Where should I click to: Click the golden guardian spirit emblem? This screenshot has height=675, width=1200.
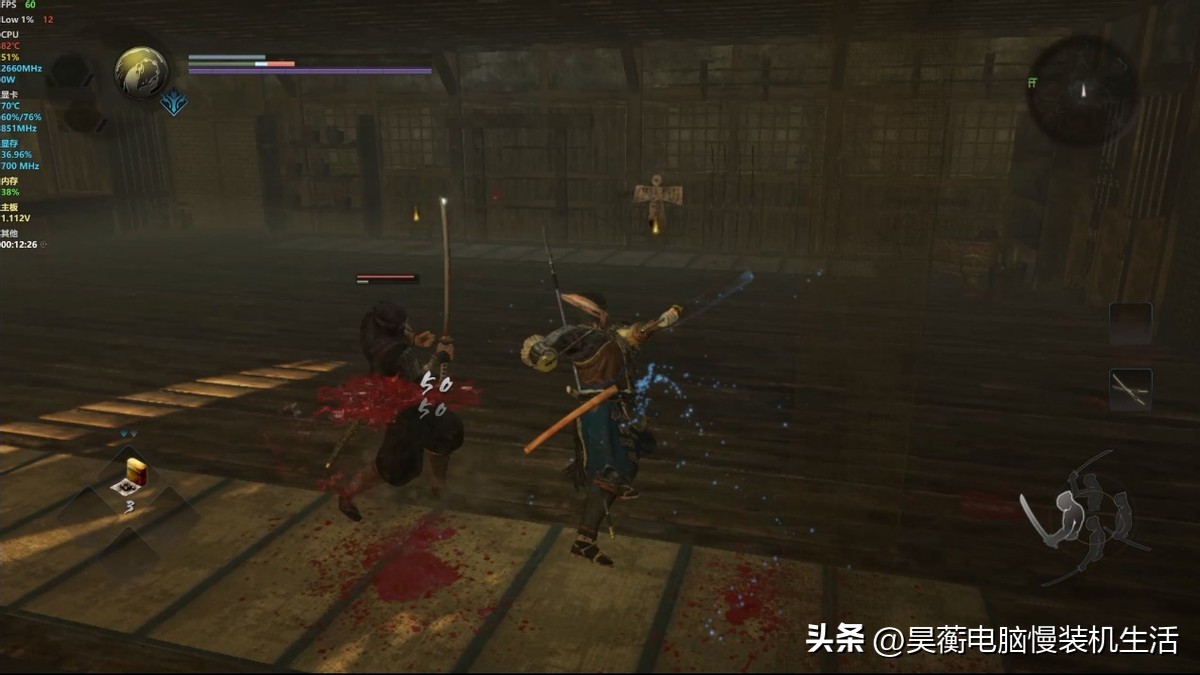[x=141, y=72]
